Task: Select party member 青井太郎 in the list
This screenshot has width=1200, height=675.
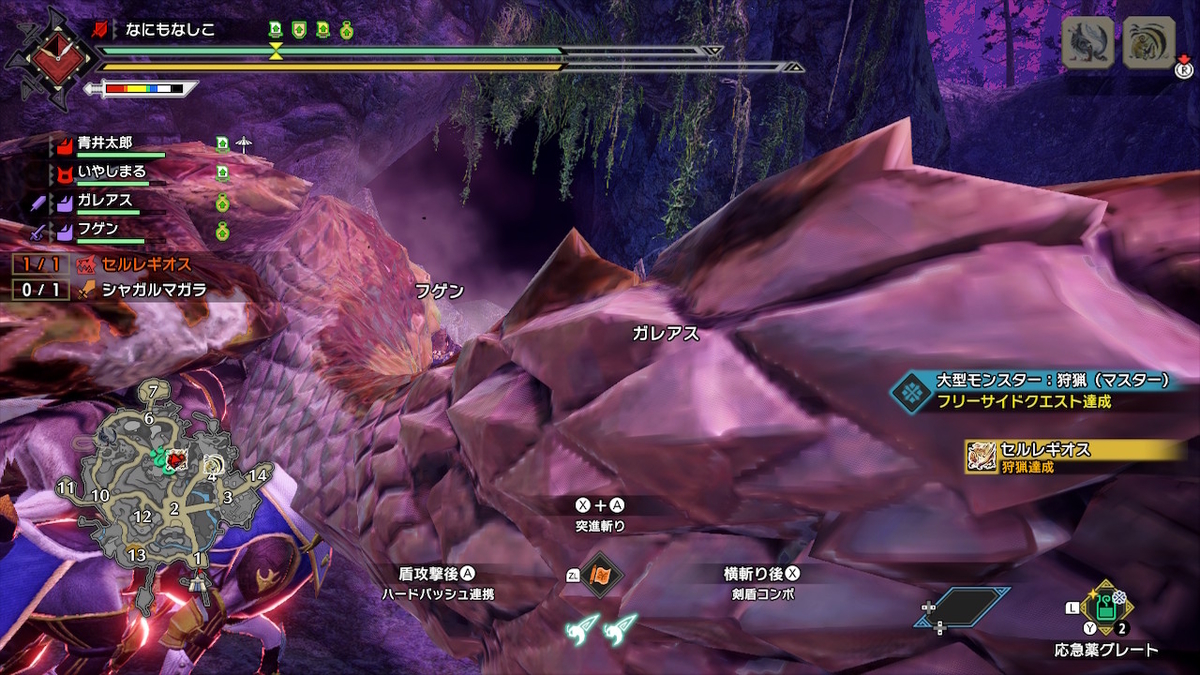Action: click(104, 143)
